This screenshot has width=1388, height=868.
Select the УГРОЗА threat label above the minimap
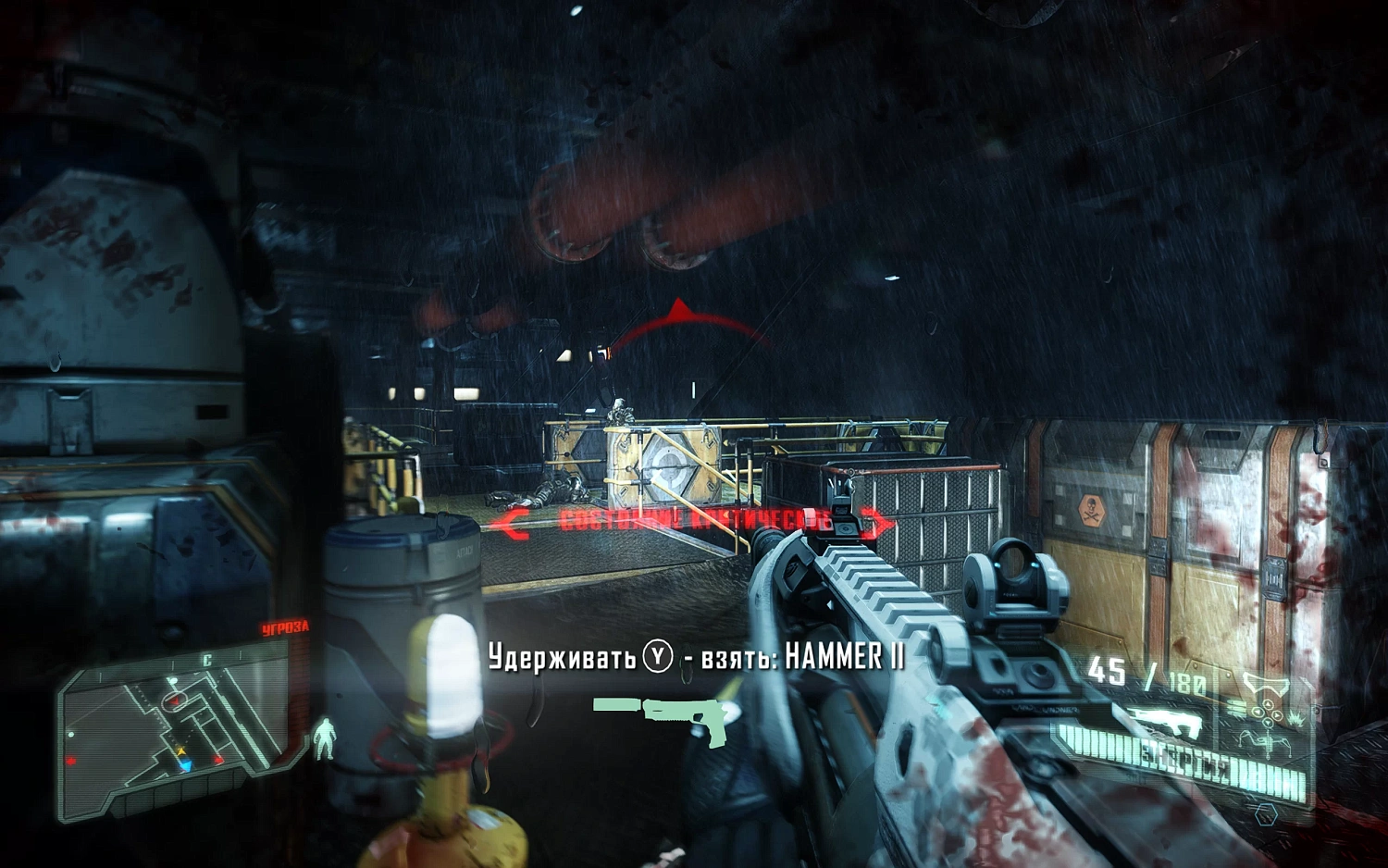[286, 626]
